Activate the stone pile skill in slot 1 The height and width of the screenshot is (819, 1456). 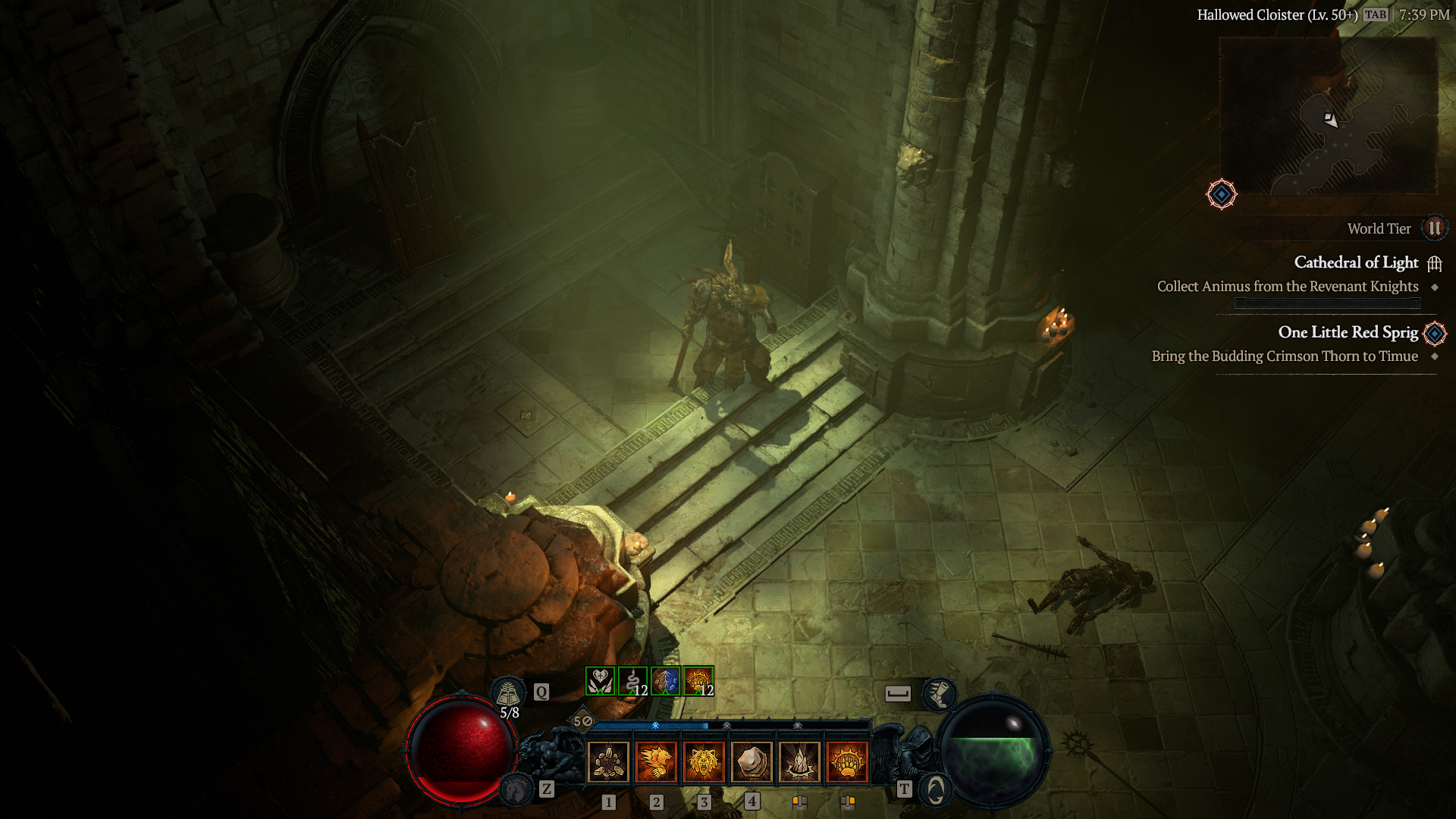tap(608, 761)
